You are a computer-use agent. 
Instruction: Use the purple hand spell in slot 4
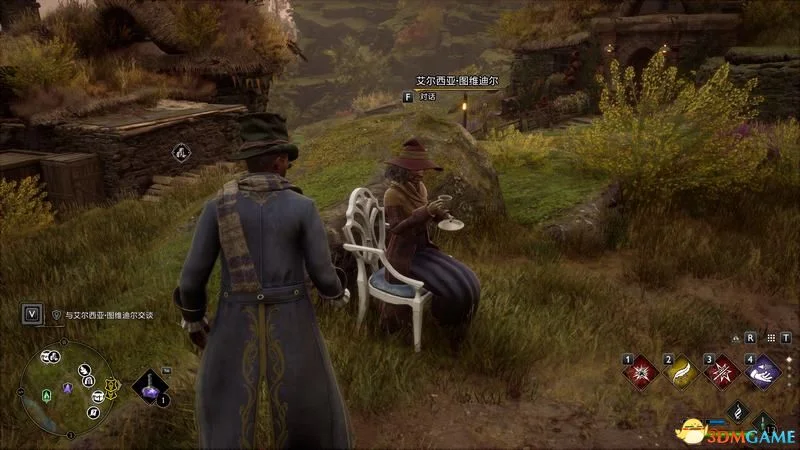[x=762, y=373]
